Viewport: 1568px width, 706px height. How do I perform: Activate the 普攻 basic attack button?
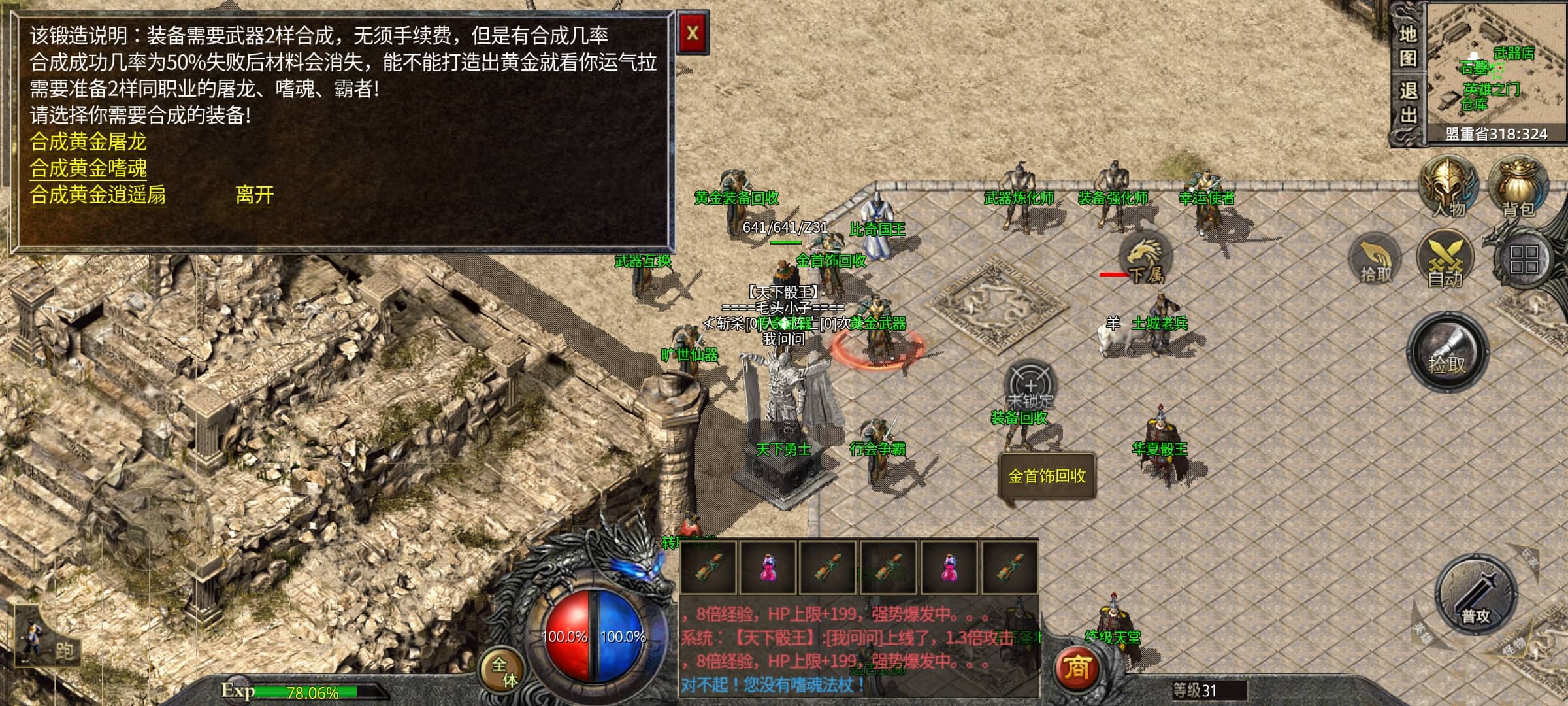[x=1475, y=595]
